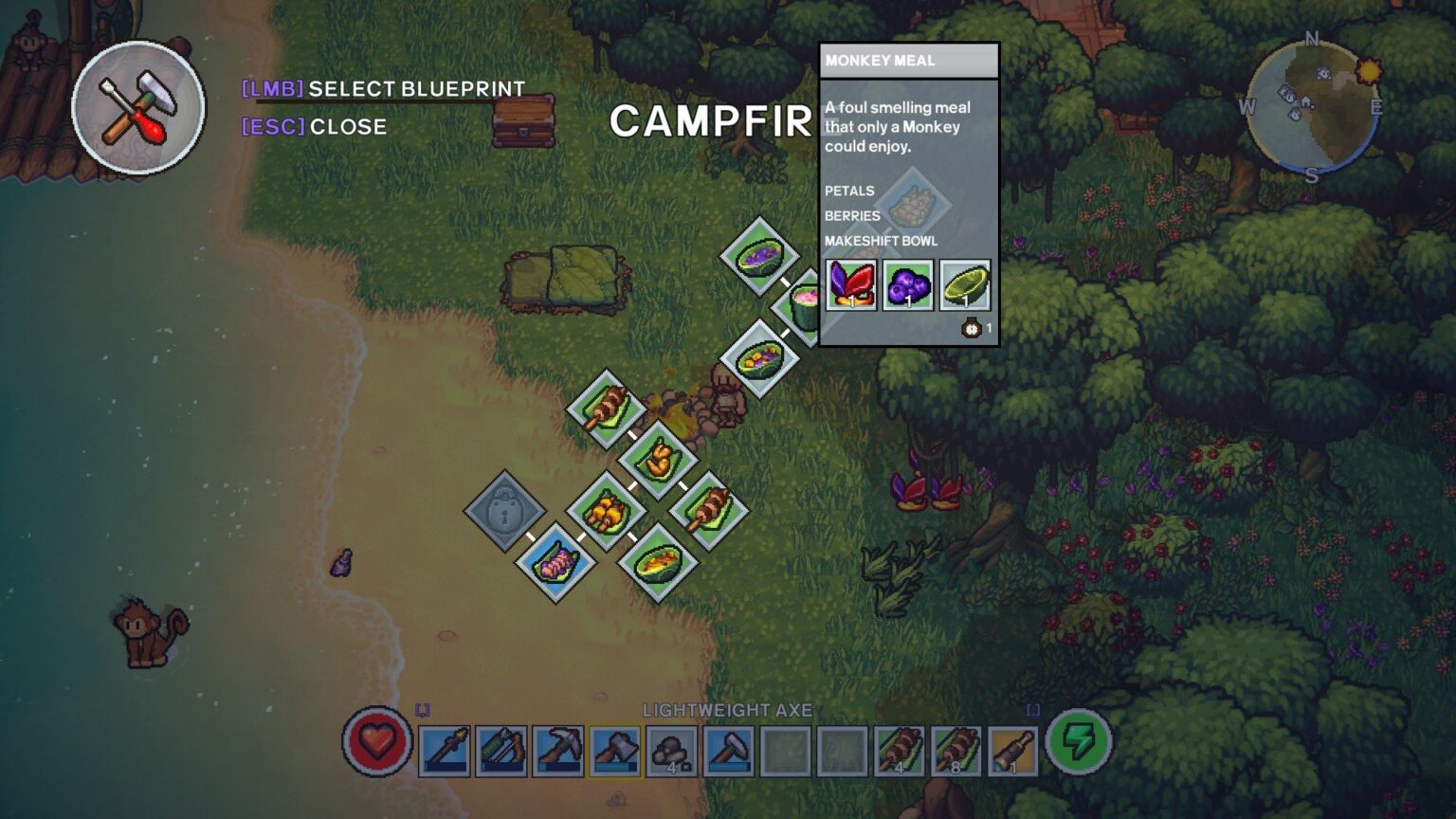Choose the spyglass hotbar slot
This screenshot has height=819, width=1456.
tap(1012, 751)
